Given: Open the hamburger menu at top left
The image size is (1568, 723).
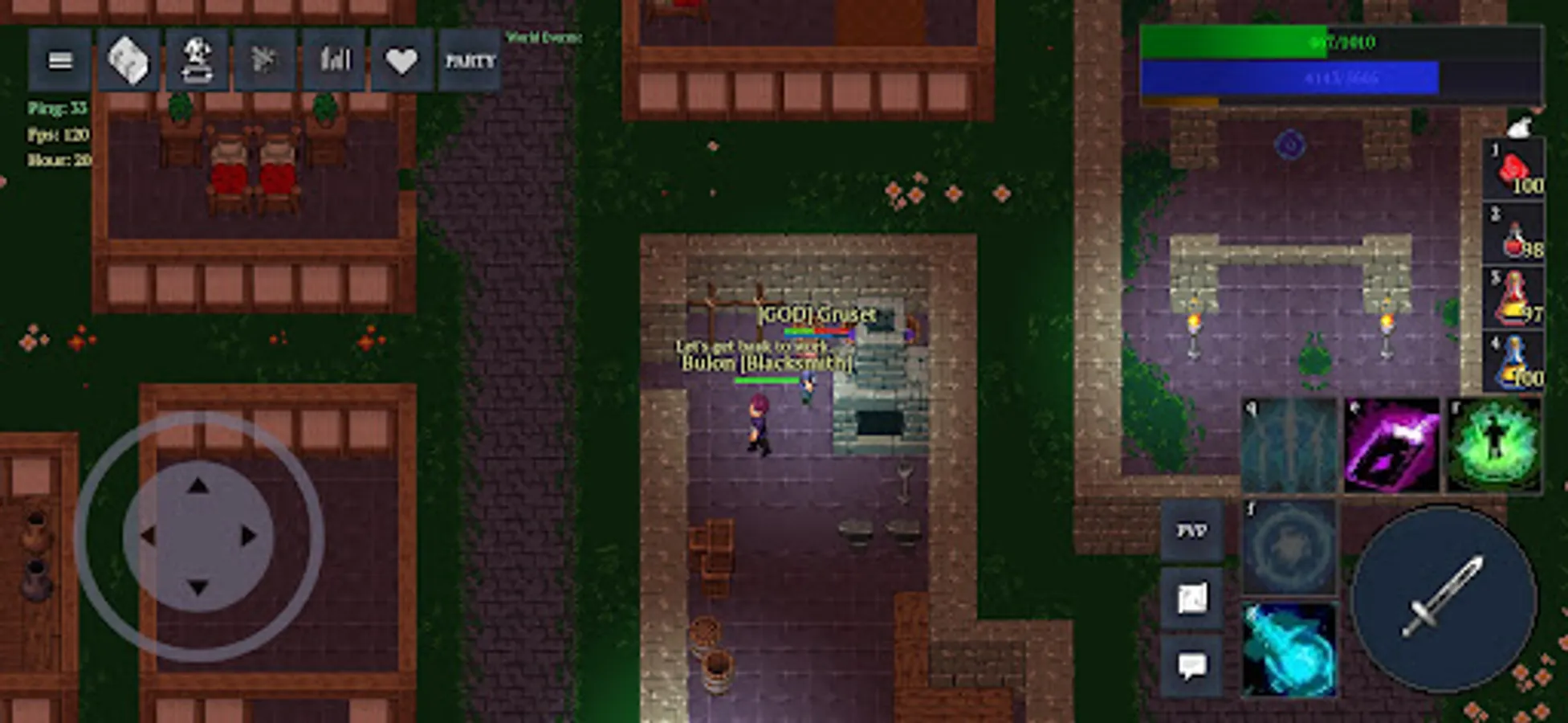Looking at the screenshot, I should coord(59,59).
